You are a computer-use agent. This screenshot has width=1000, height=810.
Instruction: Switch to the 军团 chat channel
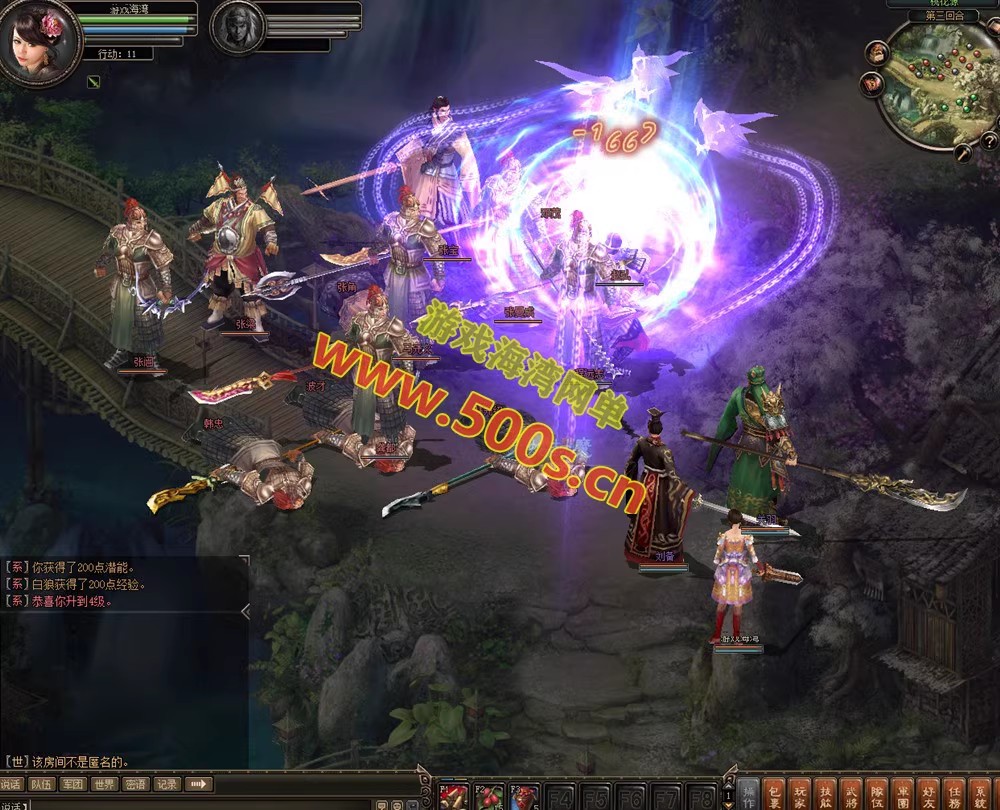[x=73, y=784]
